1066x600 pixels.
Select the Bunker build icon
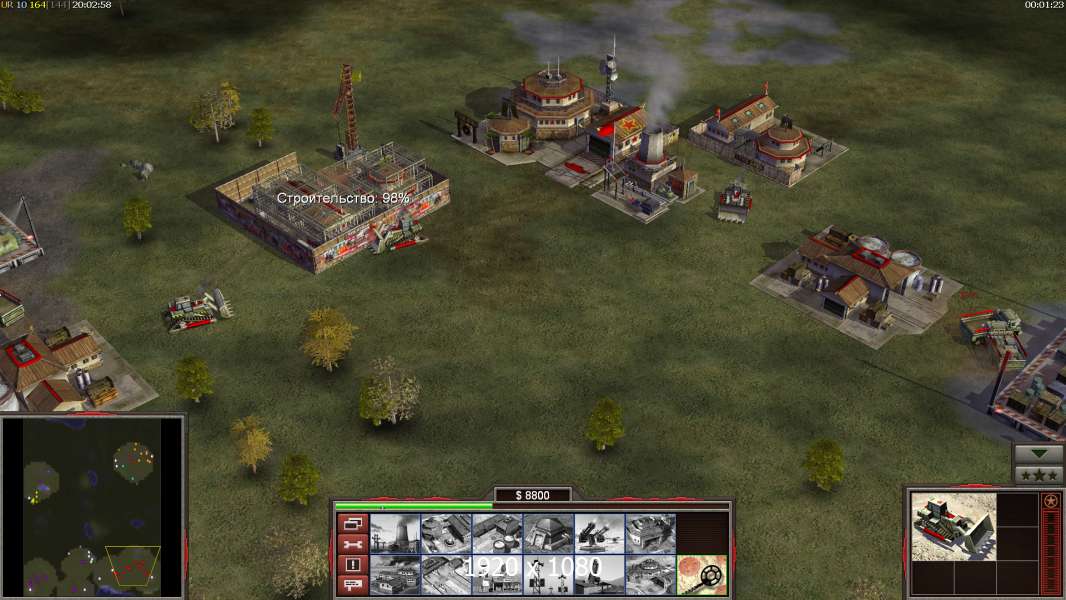547,533
